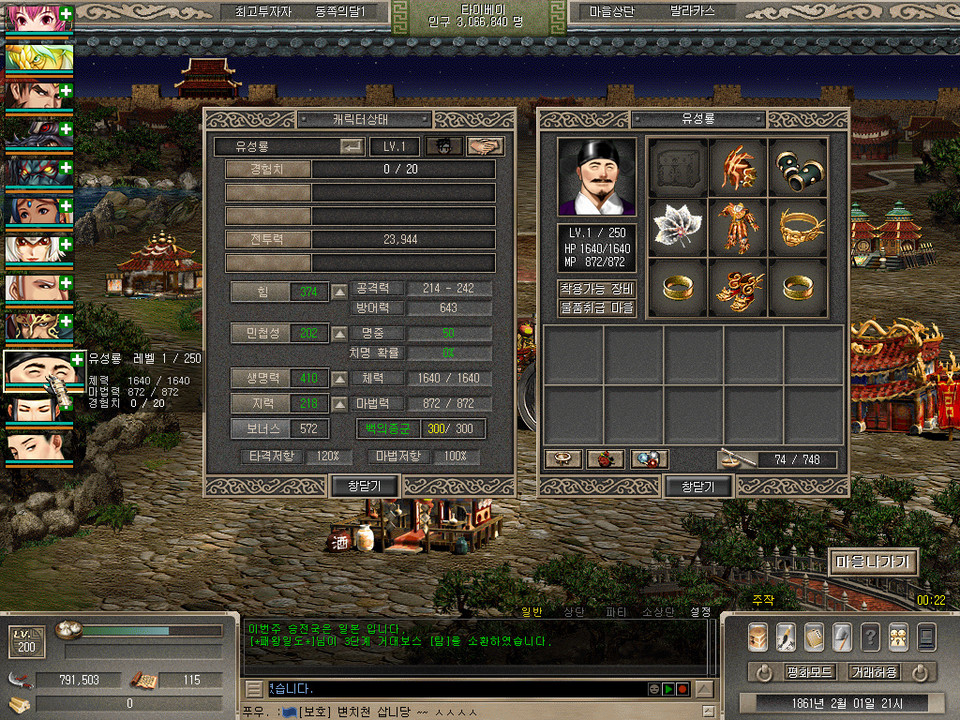
Task: Select the golden boots equipment slot
Action: (x=738, y=287)
